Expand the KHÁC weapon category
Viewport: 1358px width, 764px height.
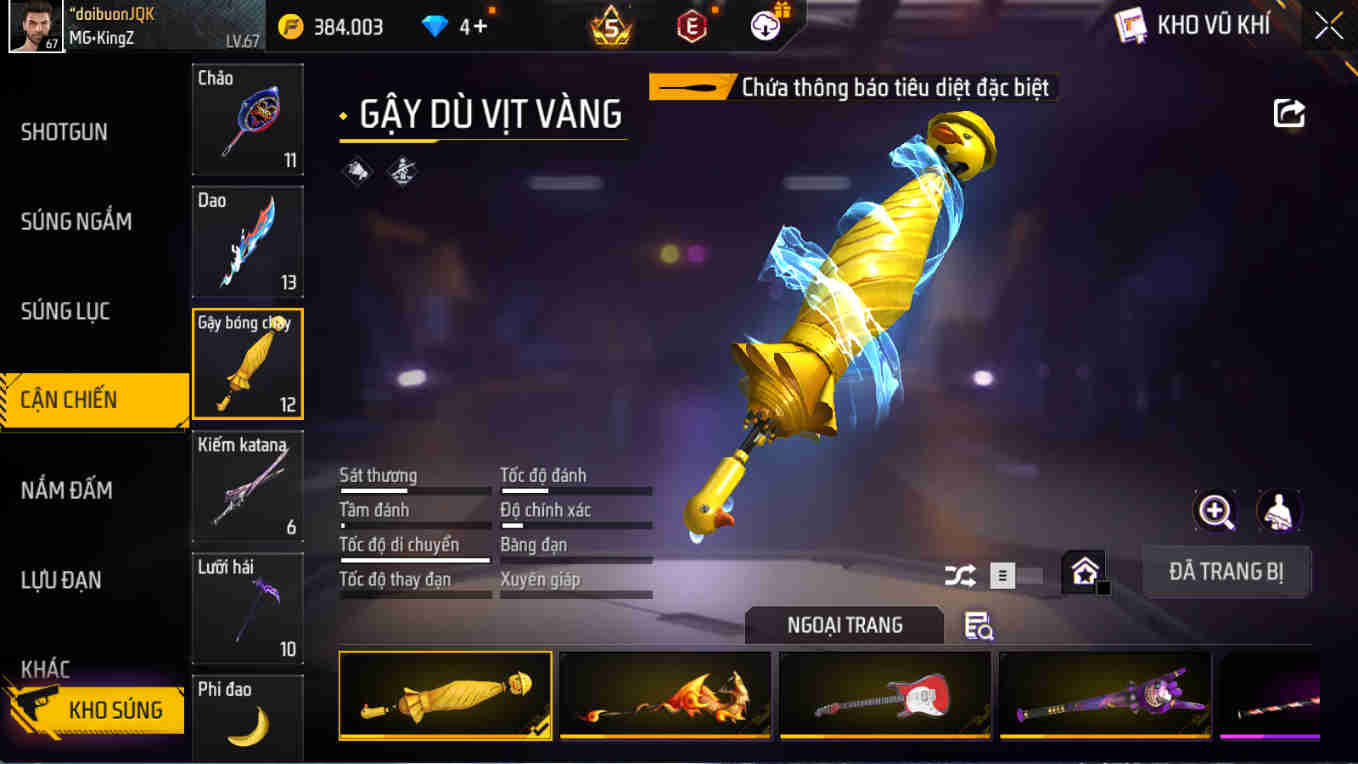point(49,669)
